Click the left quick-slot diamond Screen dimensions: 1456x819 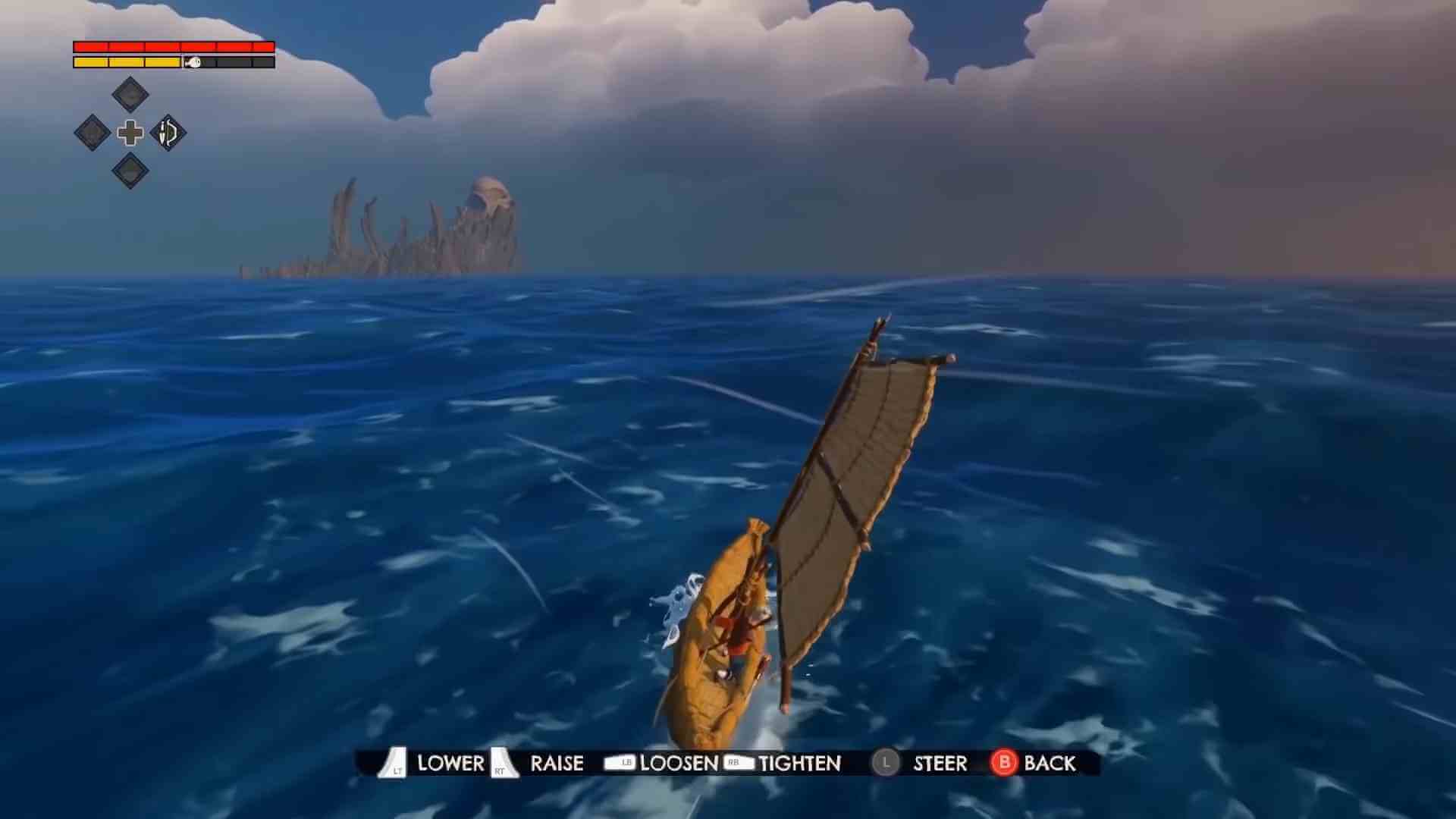[91, 133]
